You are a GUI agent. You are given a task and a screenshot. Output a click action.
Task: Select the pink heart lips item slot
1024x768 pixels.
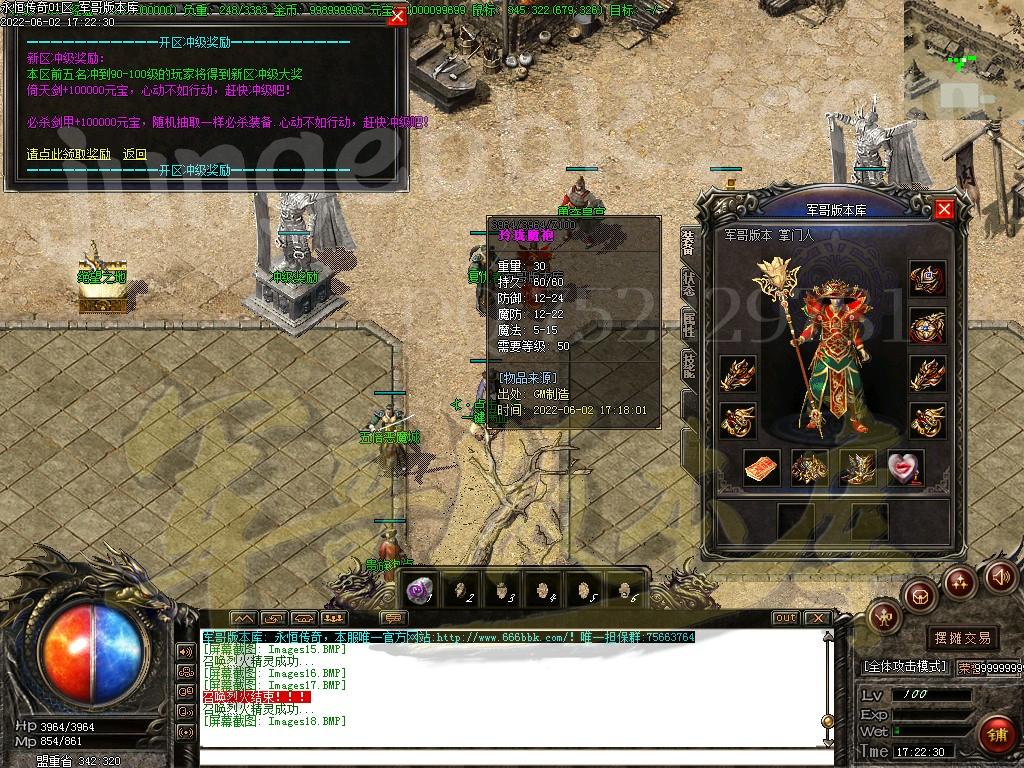904,467
